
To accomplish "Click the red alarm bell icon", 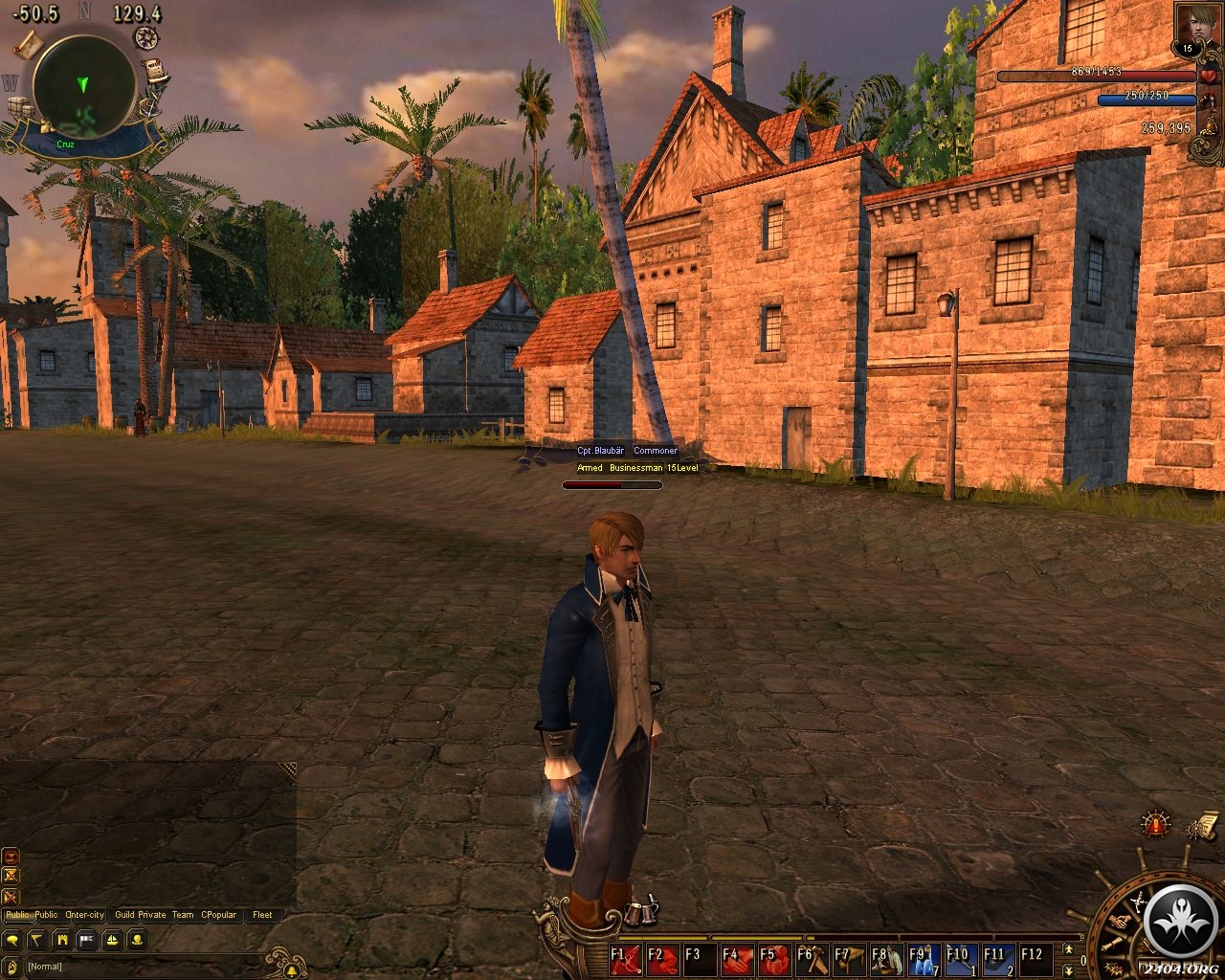I will pyautogui.click(x=1157, y=823).
